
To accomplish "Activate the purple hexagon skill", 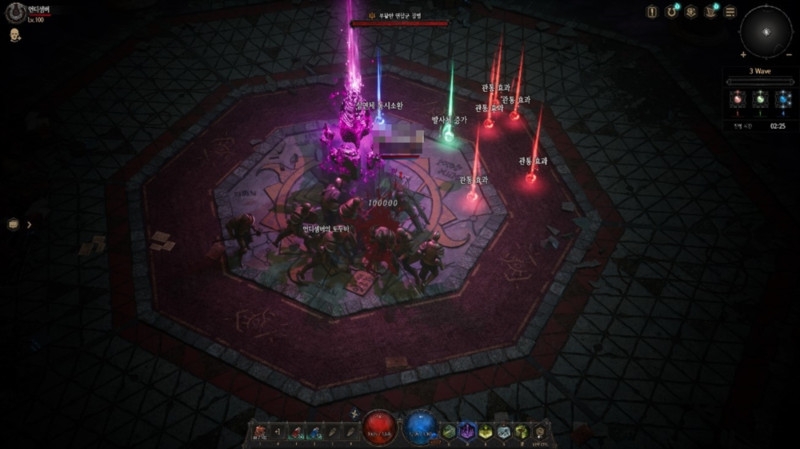I will click(x=467, y=431).
